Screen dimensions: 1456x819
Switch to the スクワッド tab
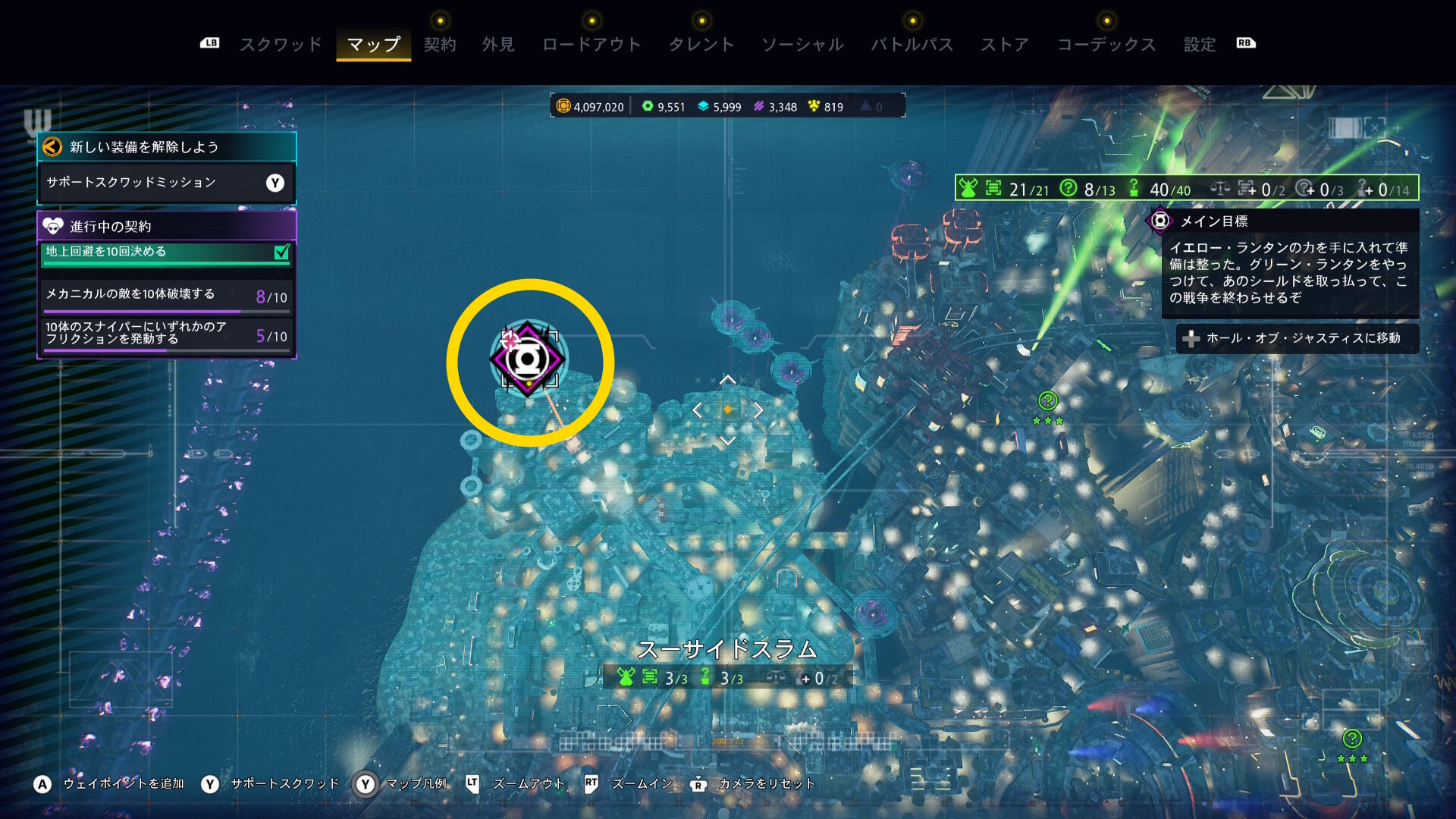(281, 45)
